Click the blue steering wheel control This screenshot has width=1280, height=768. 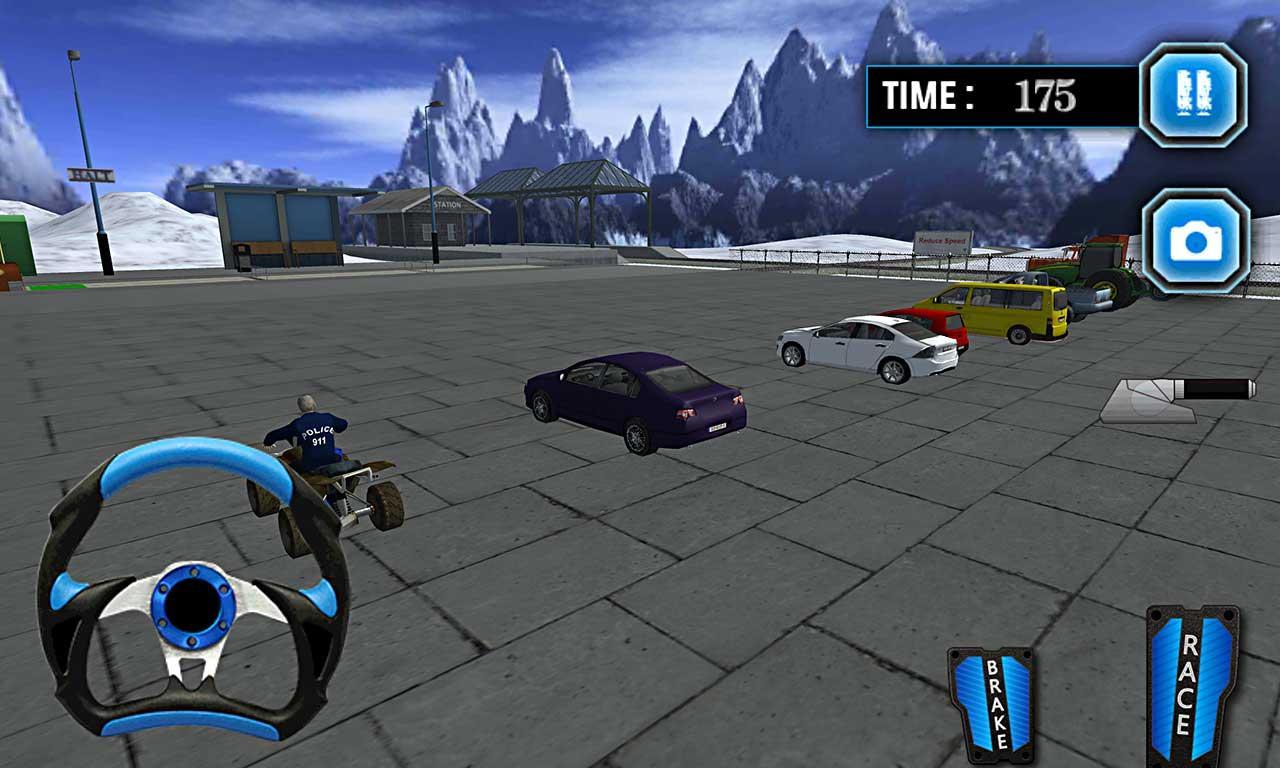click(193, 592)
